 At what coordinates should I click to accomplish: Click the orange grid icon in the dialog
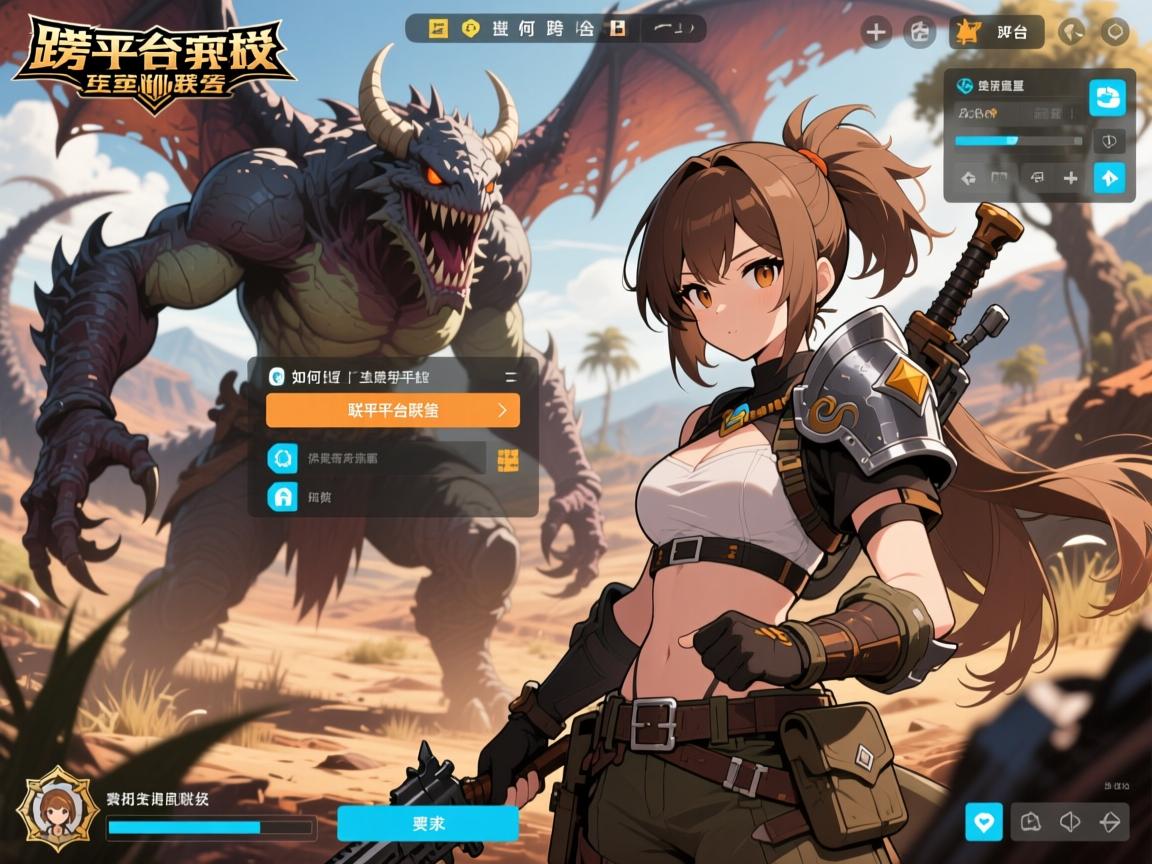click(507, 459)
